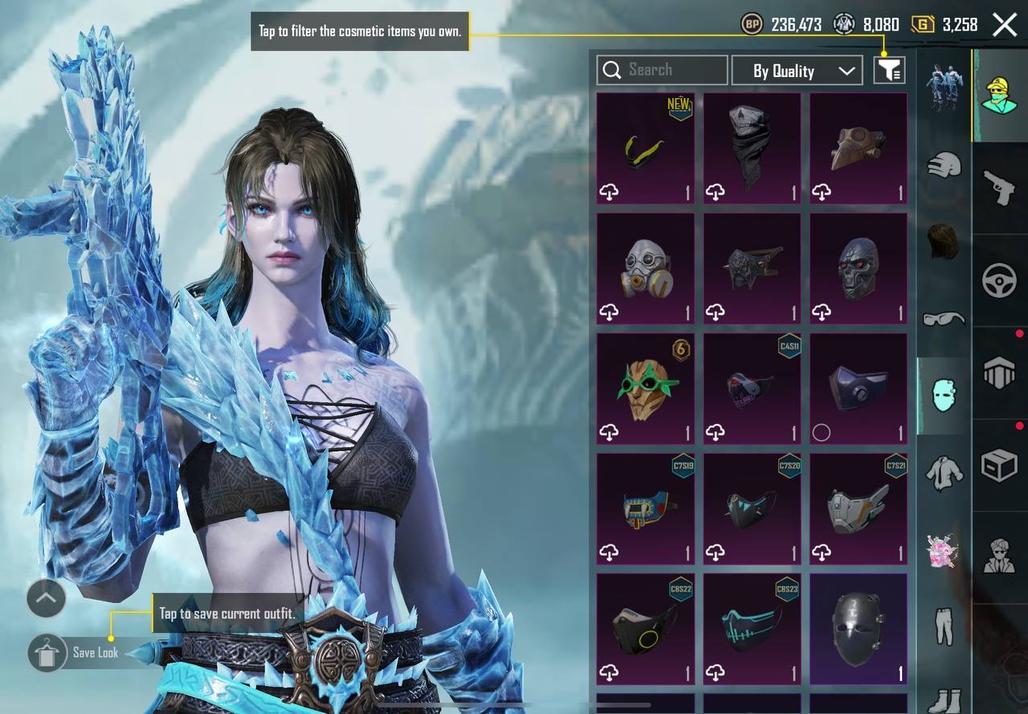Open the steering wheel vehicle section
Image resolution: width=1028 pixels, height=714 pixels.
[x=999, y=281]
